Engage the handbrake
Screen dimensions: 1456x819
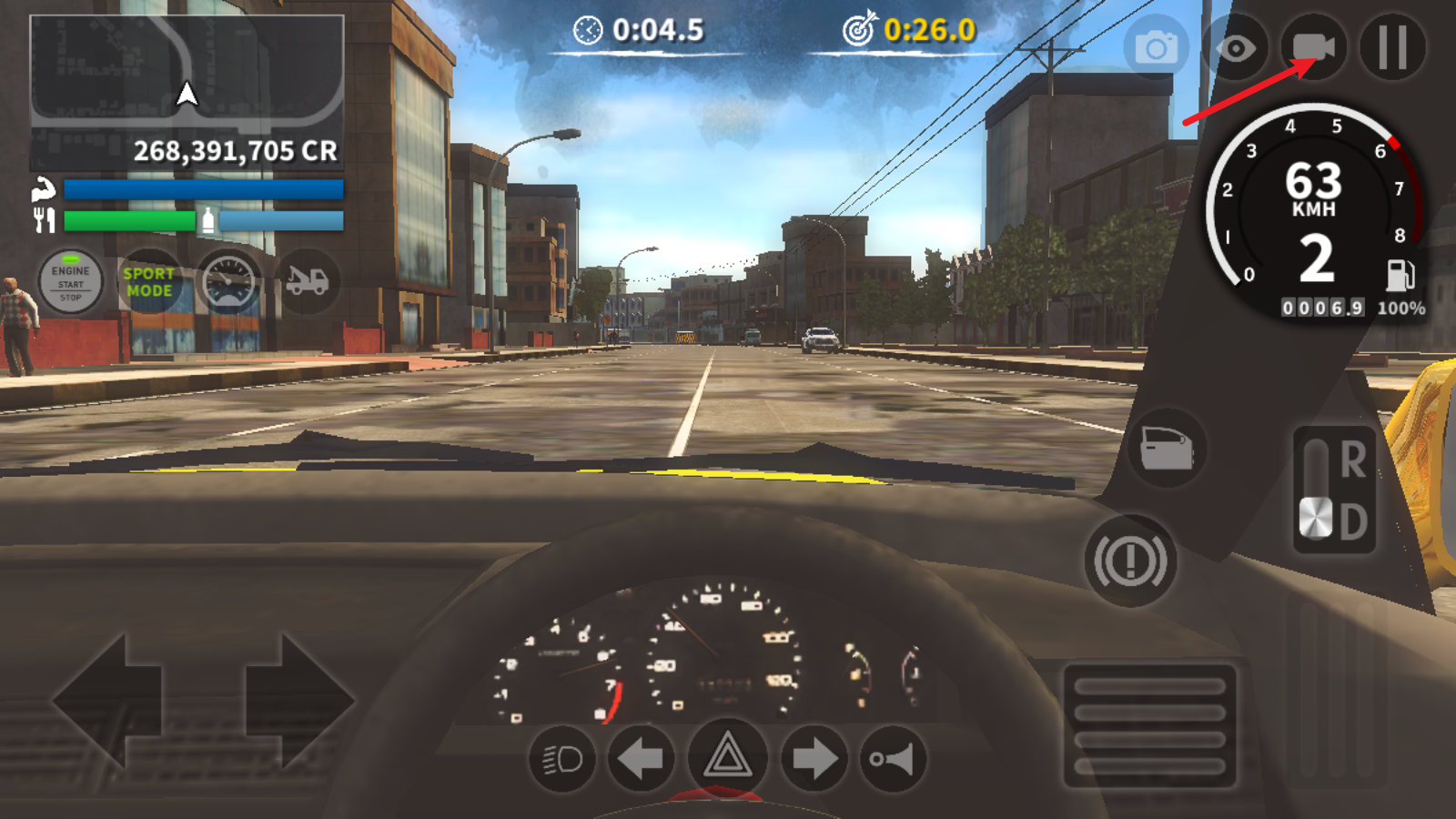pyautogui.click(x=1130, y=561)
